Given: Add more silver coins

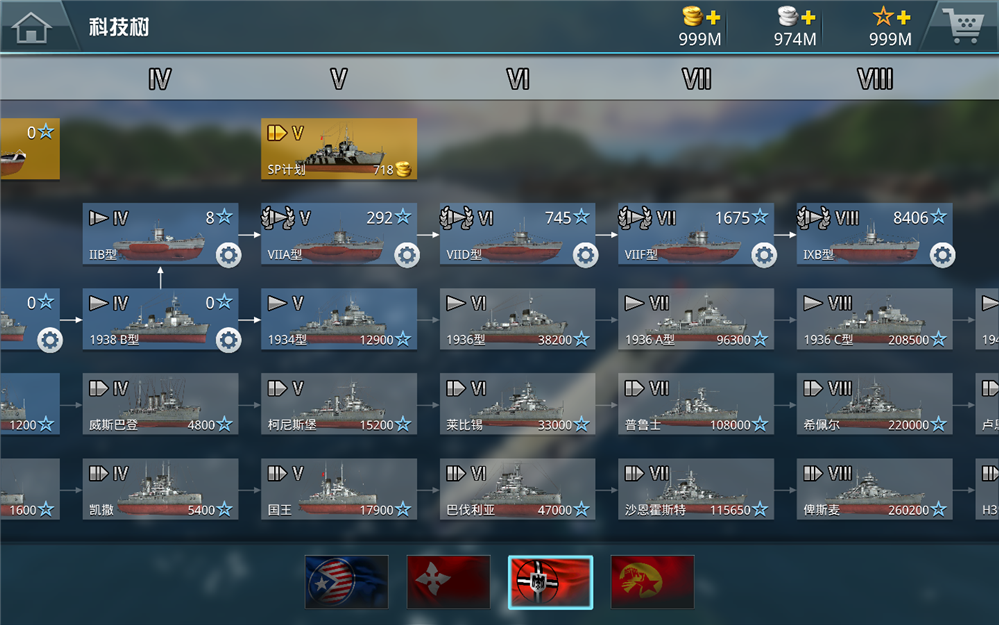Looking at the screenshot, I should 808,18.
